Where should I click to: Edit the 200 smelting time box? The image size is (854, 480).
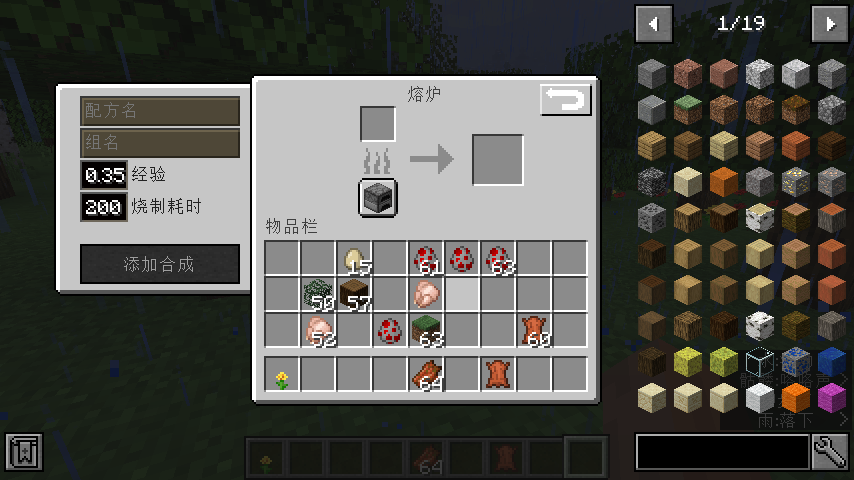[104, 207]
